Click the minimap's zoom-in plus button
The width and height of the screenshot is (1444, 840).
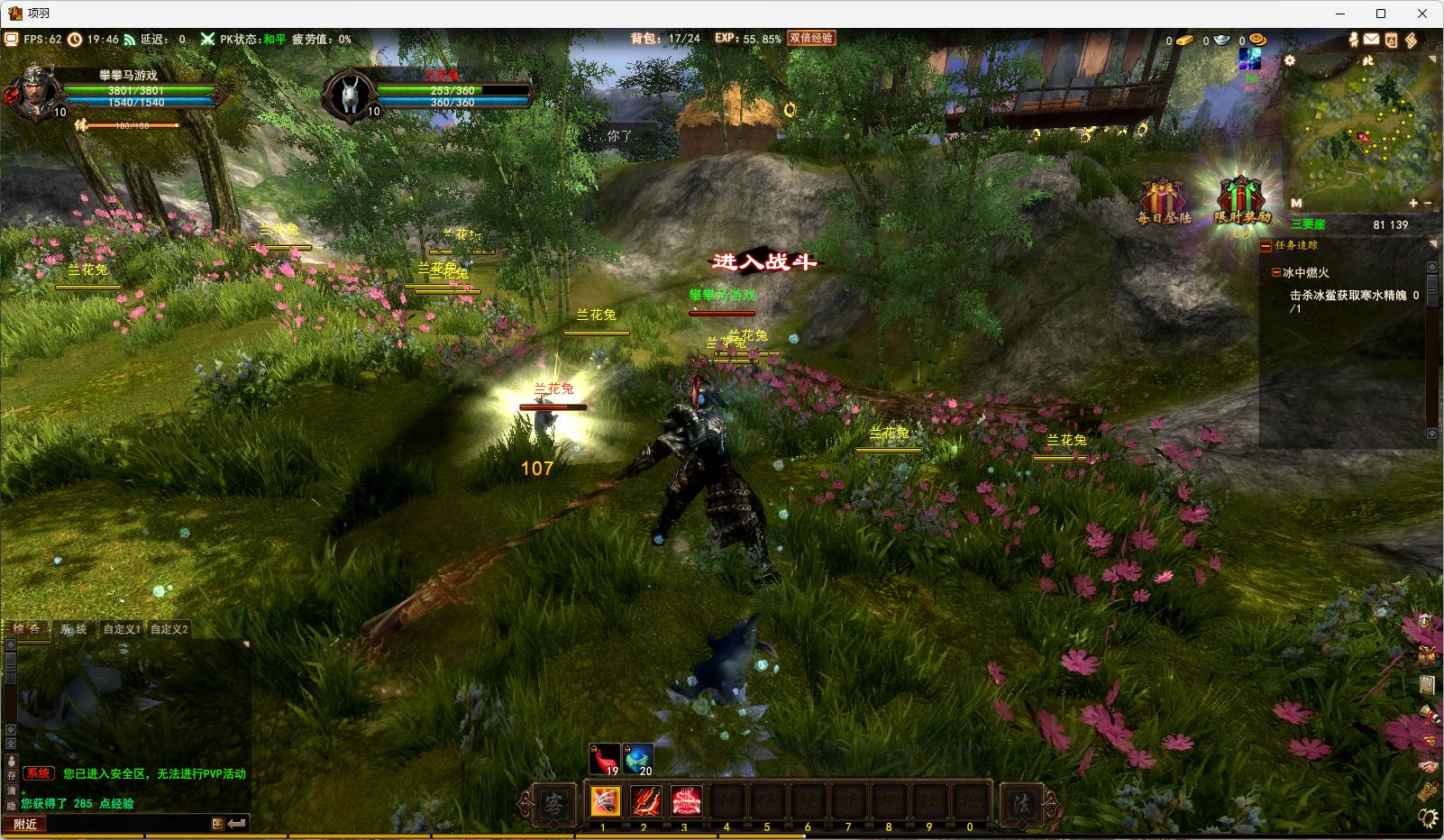pyautogui.click(x=1413, y=203)
